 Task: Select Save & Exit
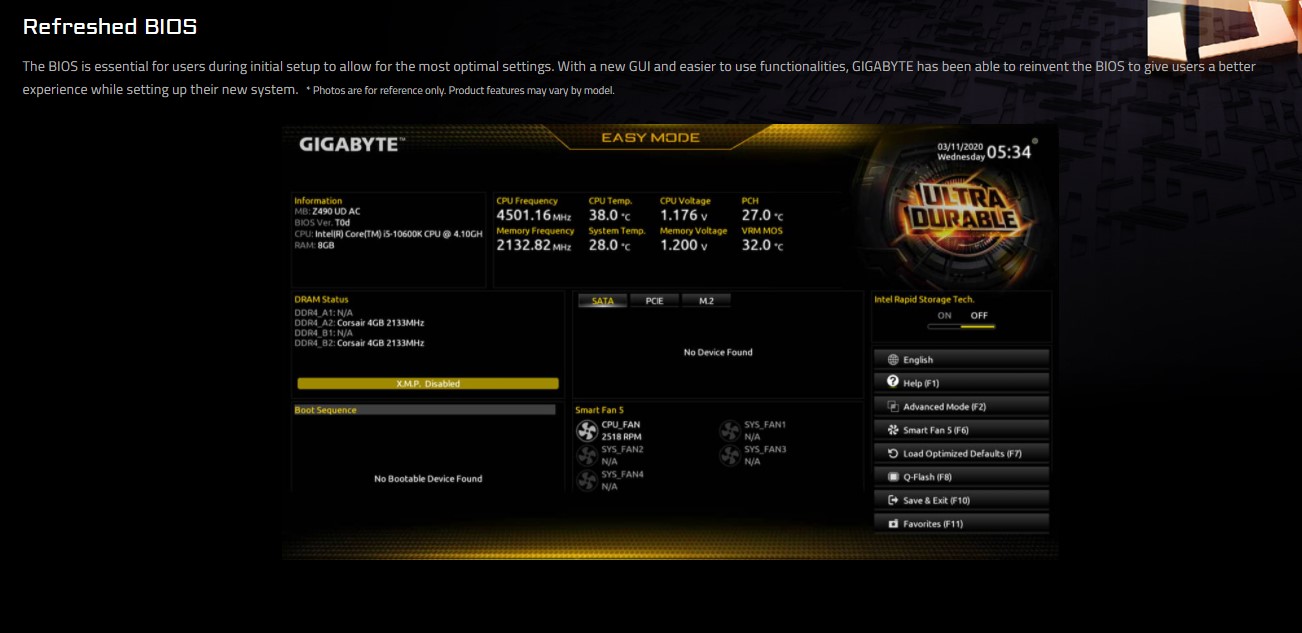tap(961, 500)
